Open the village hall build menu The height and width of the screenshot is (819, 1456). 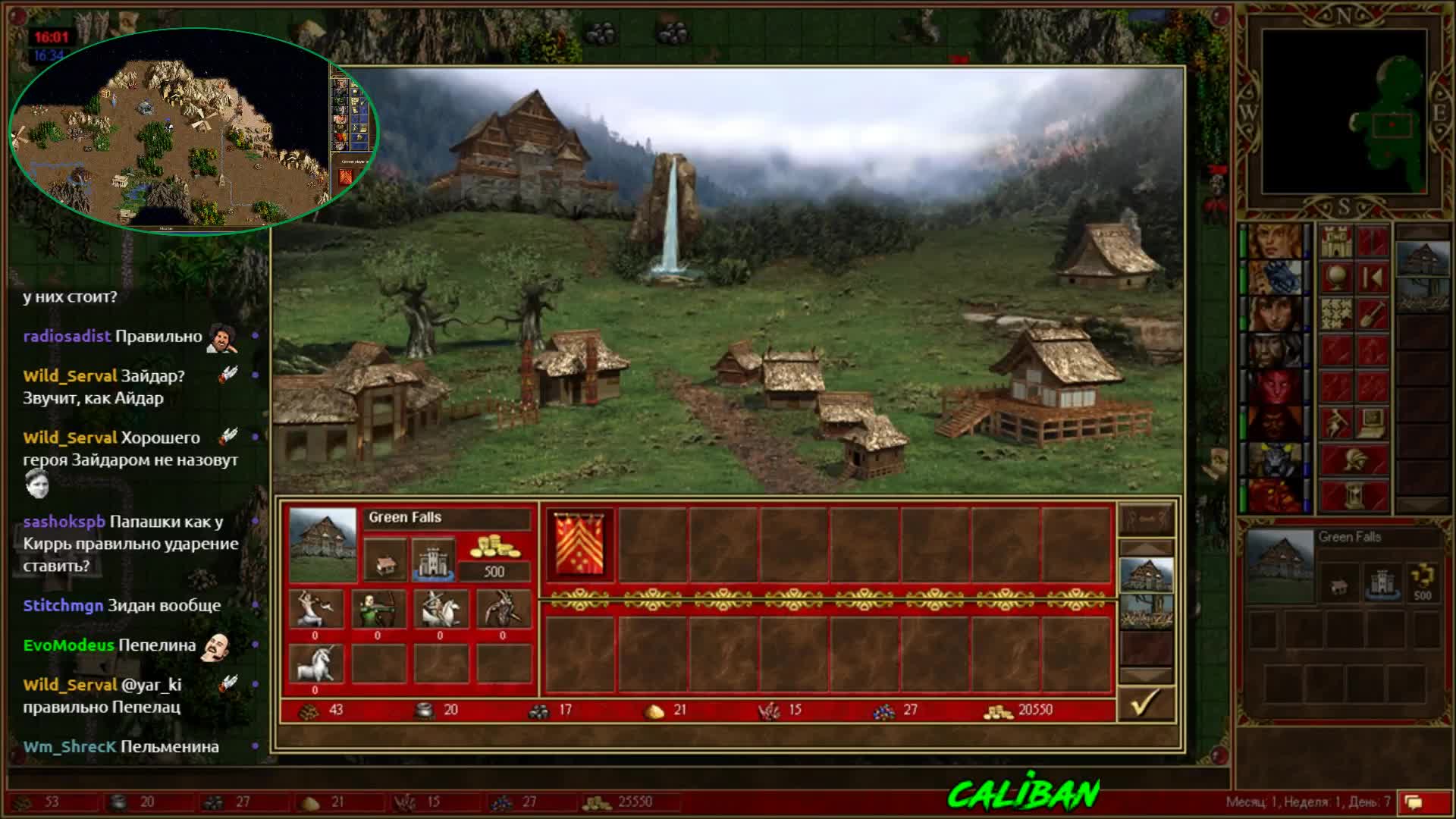point(385,561)
